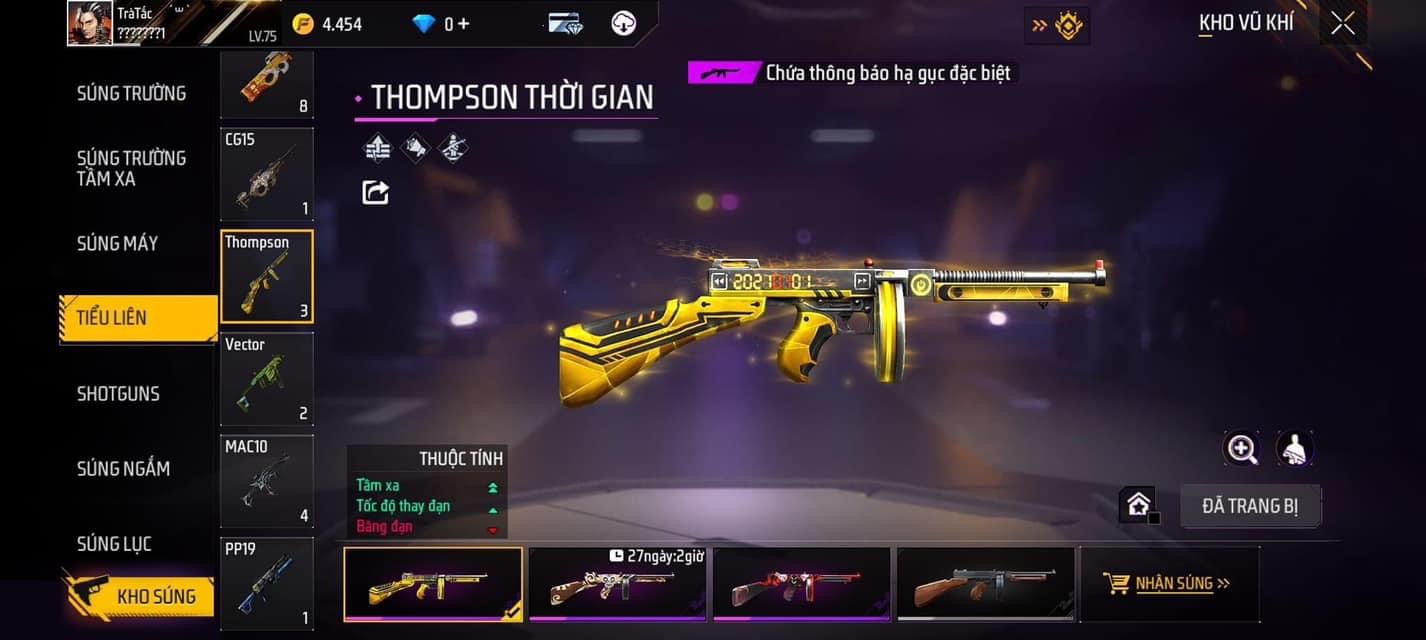The image size is (1426, 640).
Task: Choose the red Thompson skin thumbnail
Action: coord(801,584)
